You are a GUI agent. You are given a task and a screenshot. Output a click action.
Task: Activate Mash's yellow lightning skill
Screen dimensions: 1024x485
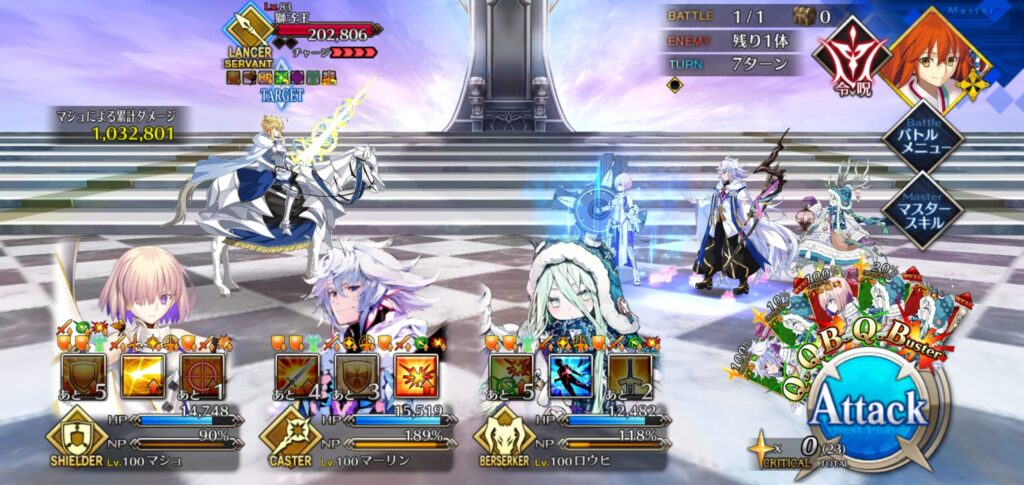pyautogui.click(x=143, y=376)
